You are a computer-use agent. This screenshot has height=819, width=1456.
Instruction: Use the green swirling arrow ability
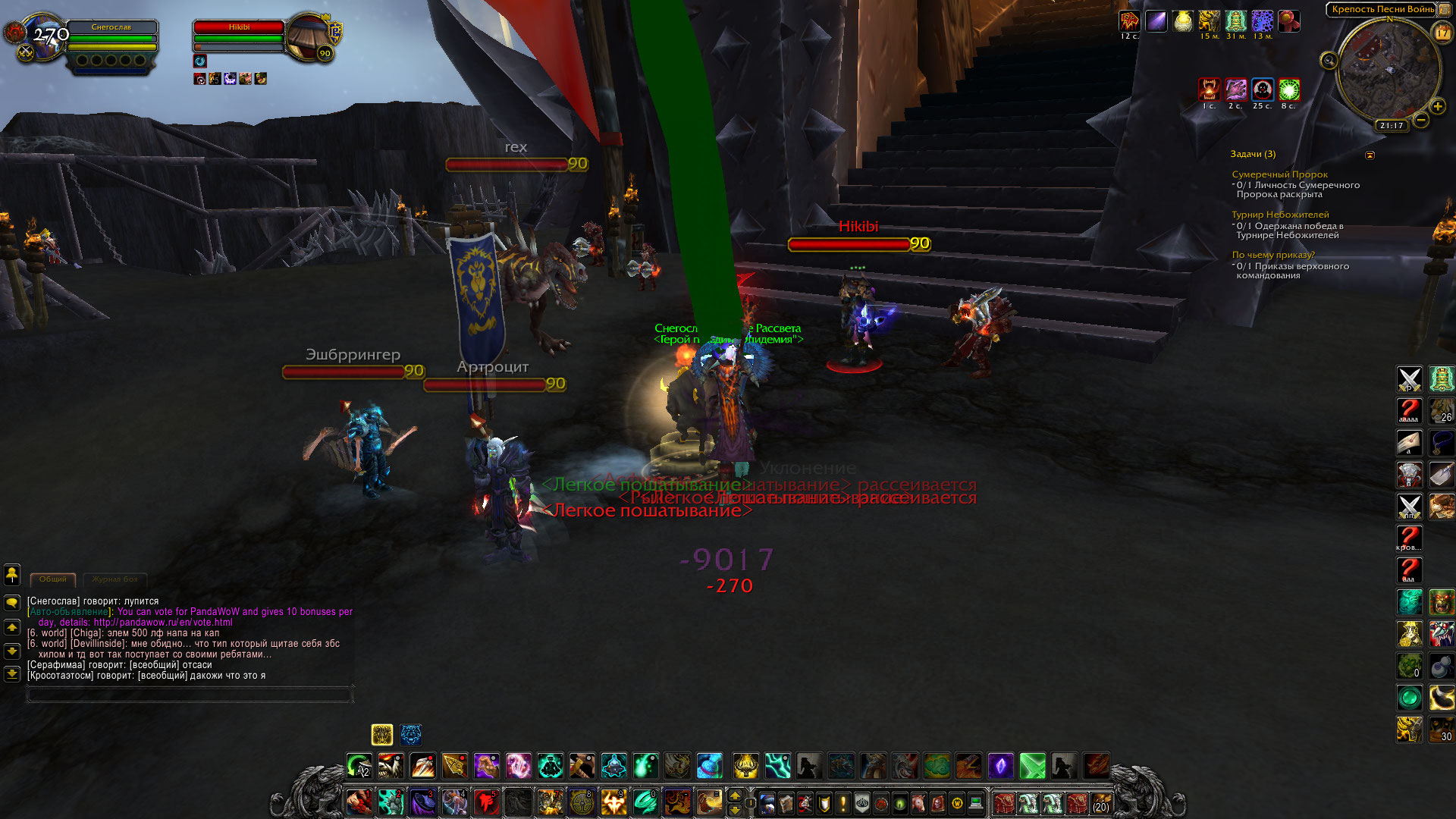point(359,766)
